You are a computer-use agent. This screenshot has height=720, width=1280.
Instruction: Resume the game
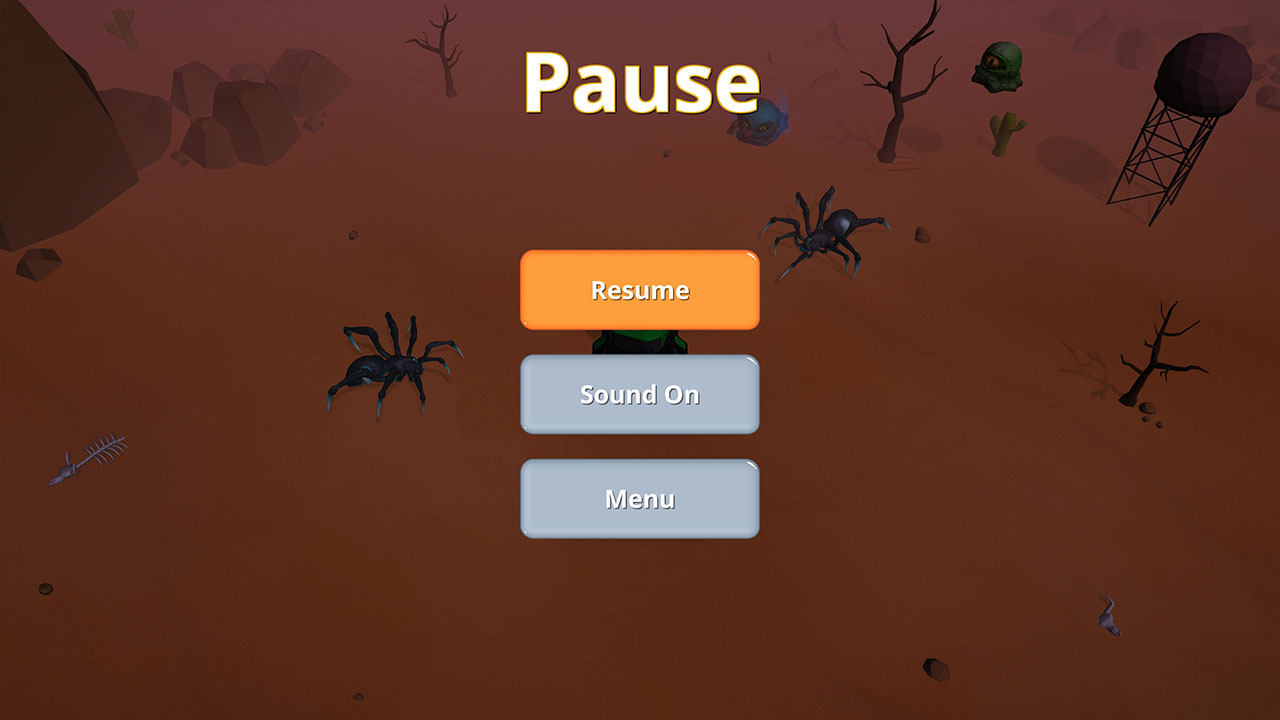(639, 289)
